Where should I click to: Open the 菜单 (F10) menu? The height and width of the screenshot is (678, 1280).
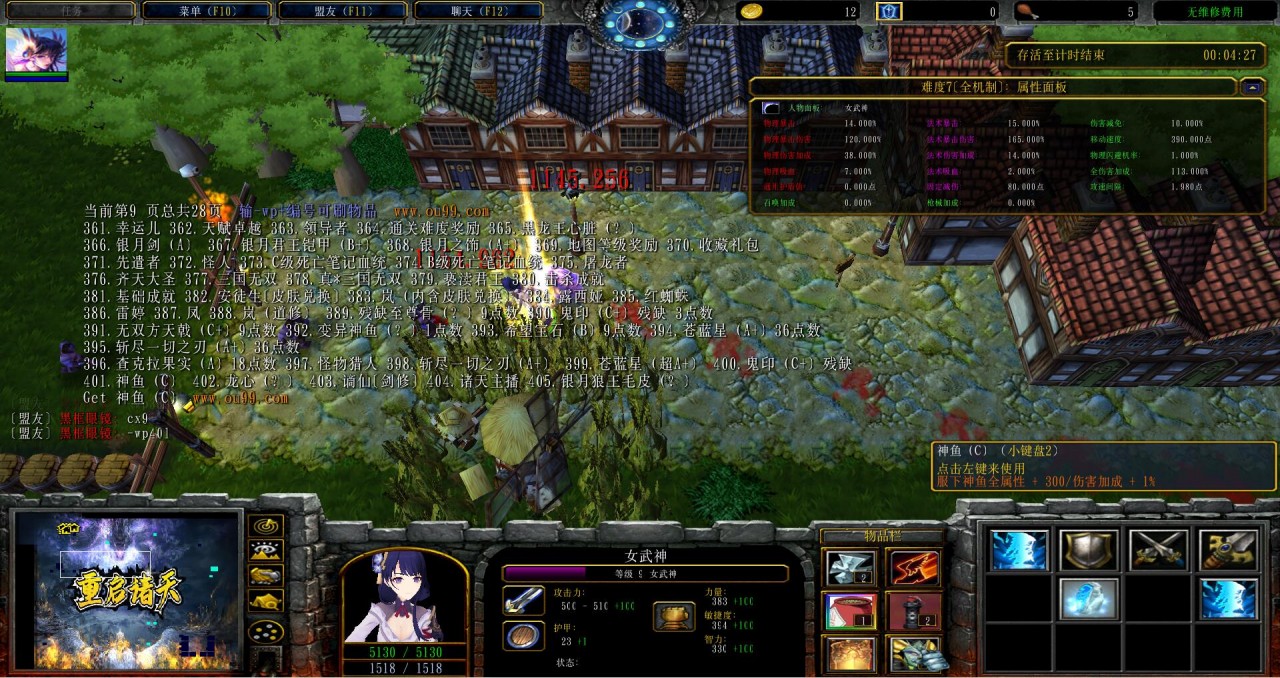pos(206,11)
